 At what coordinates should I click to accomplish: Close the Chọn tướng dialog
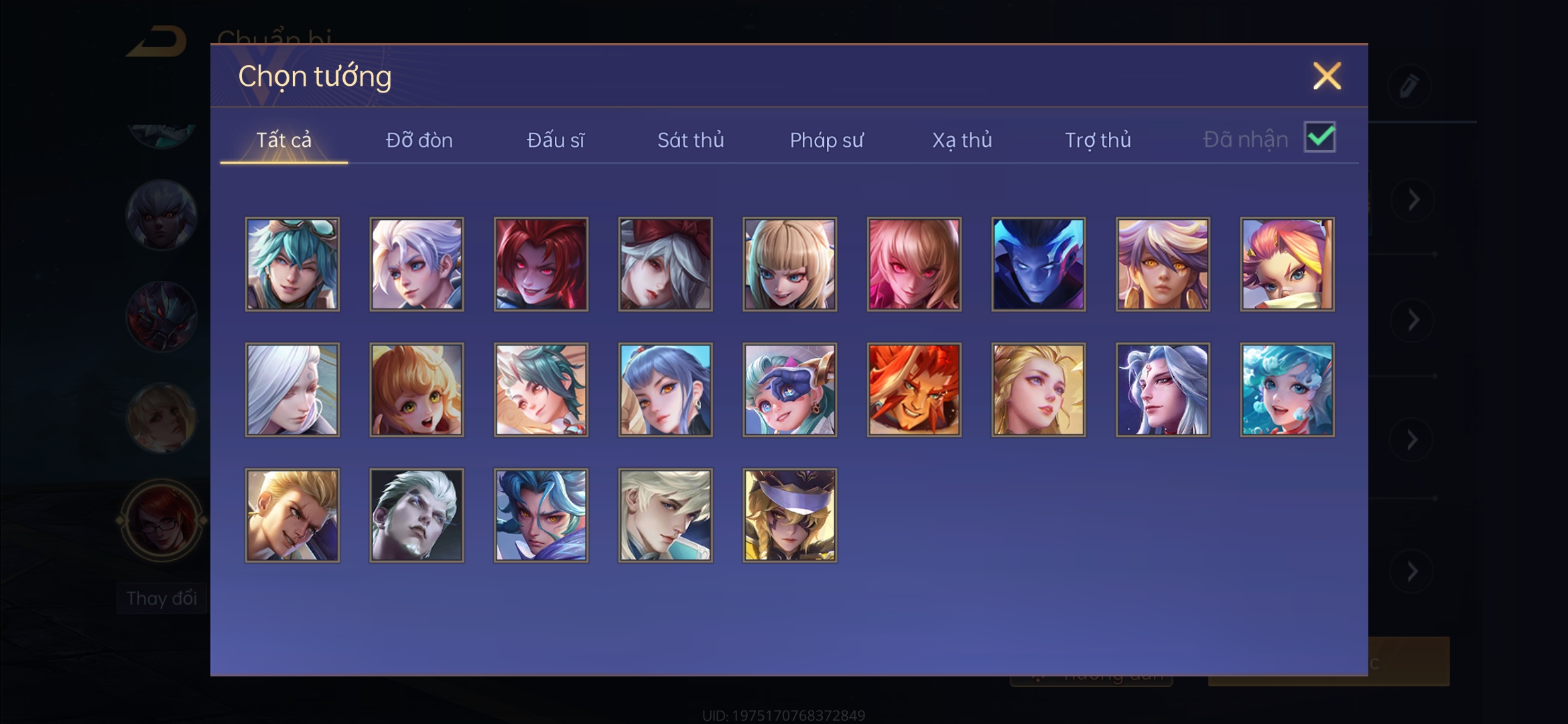[x=1326, y=76]
